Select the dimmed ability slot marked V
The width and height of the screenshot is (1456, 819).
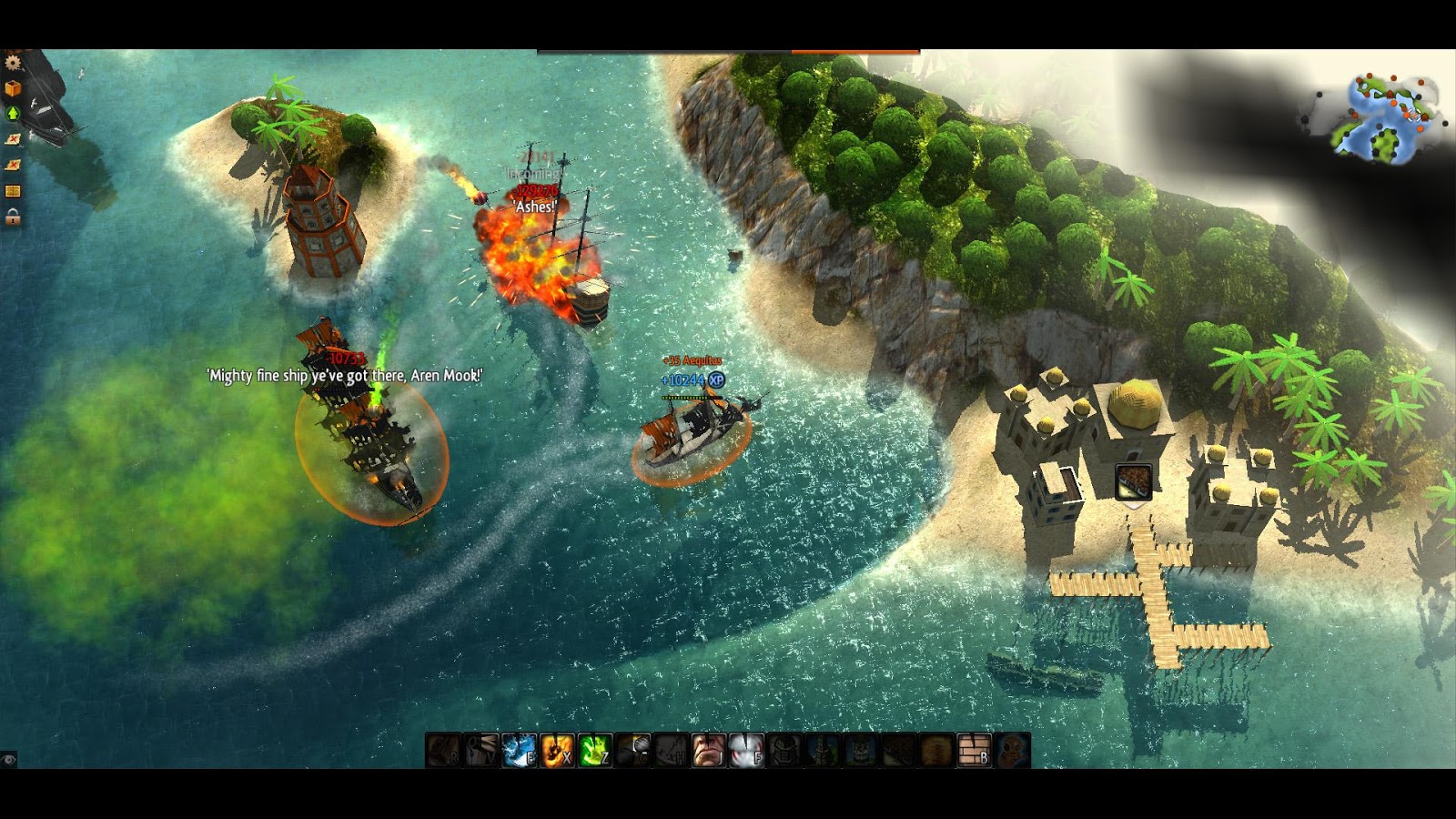pos(481,751)
